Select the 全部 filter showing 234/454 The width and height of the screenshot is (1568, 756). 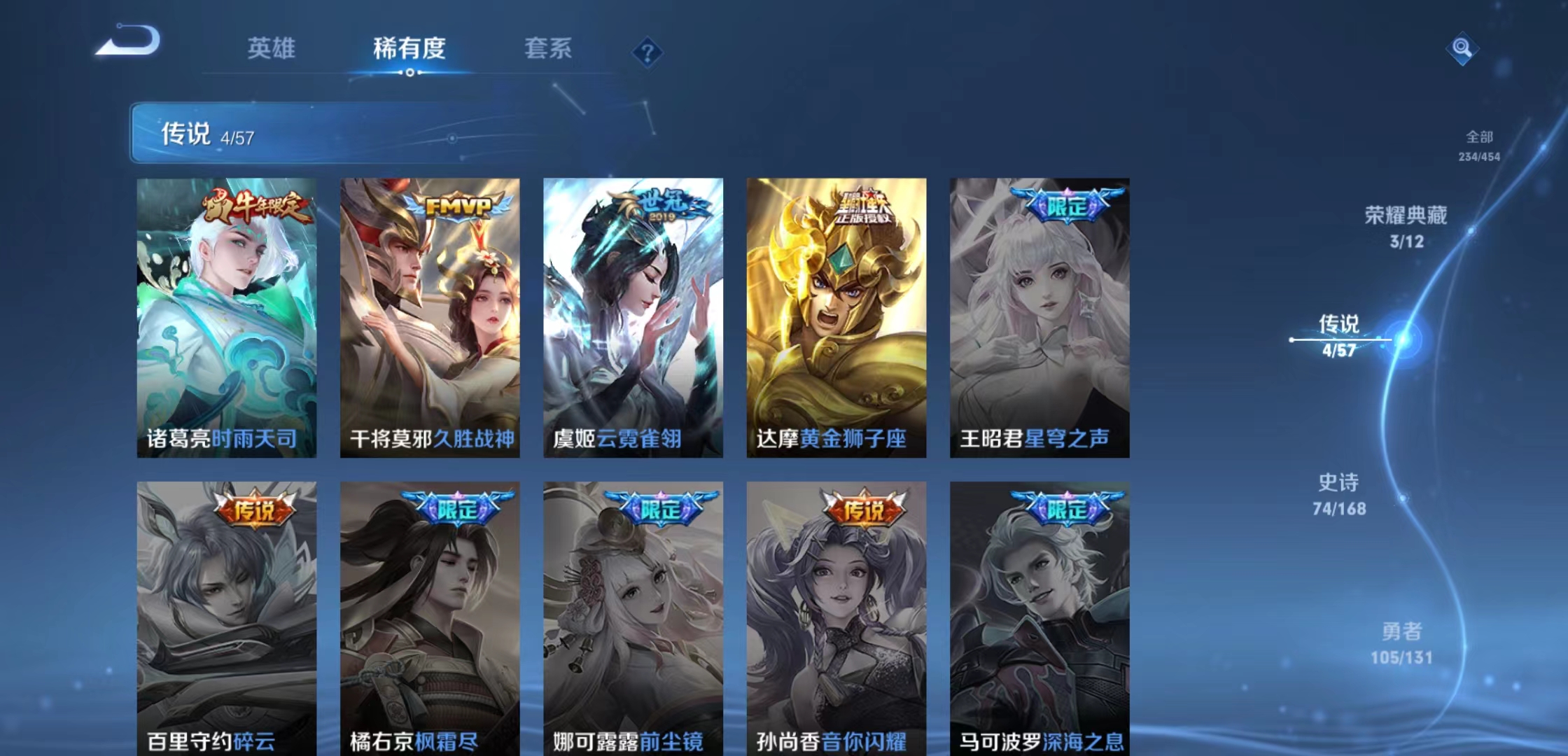[1479, 146]
